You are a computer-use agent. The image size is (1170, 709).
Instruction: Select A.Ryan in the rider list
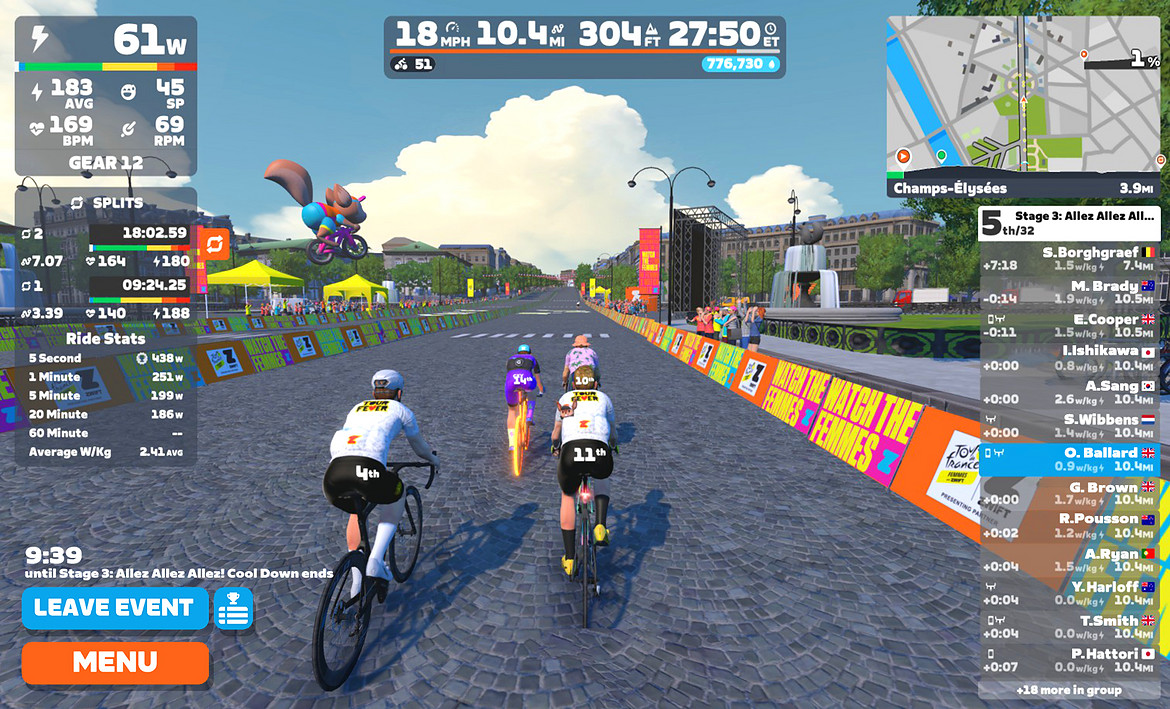point(1069,559)
